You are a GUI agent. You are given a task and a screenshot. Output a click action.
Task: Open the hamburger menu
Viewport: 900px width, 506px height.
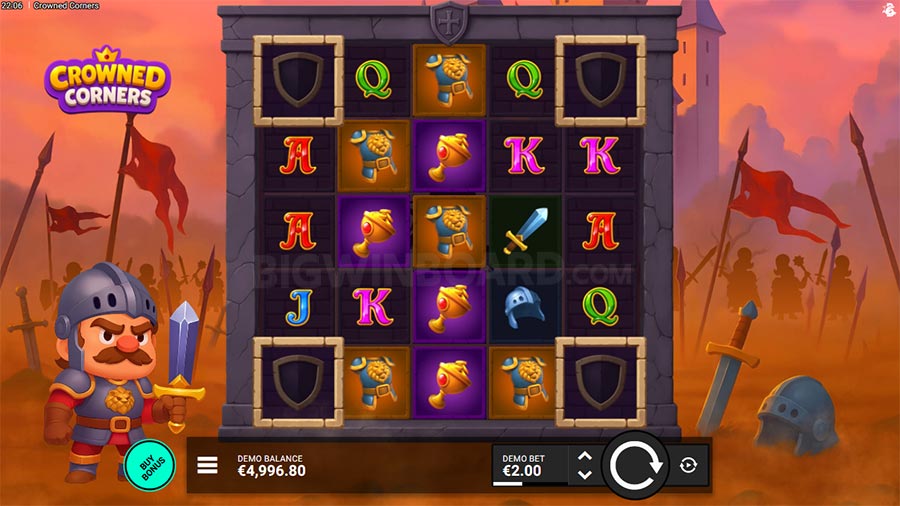tap(207, 465)
